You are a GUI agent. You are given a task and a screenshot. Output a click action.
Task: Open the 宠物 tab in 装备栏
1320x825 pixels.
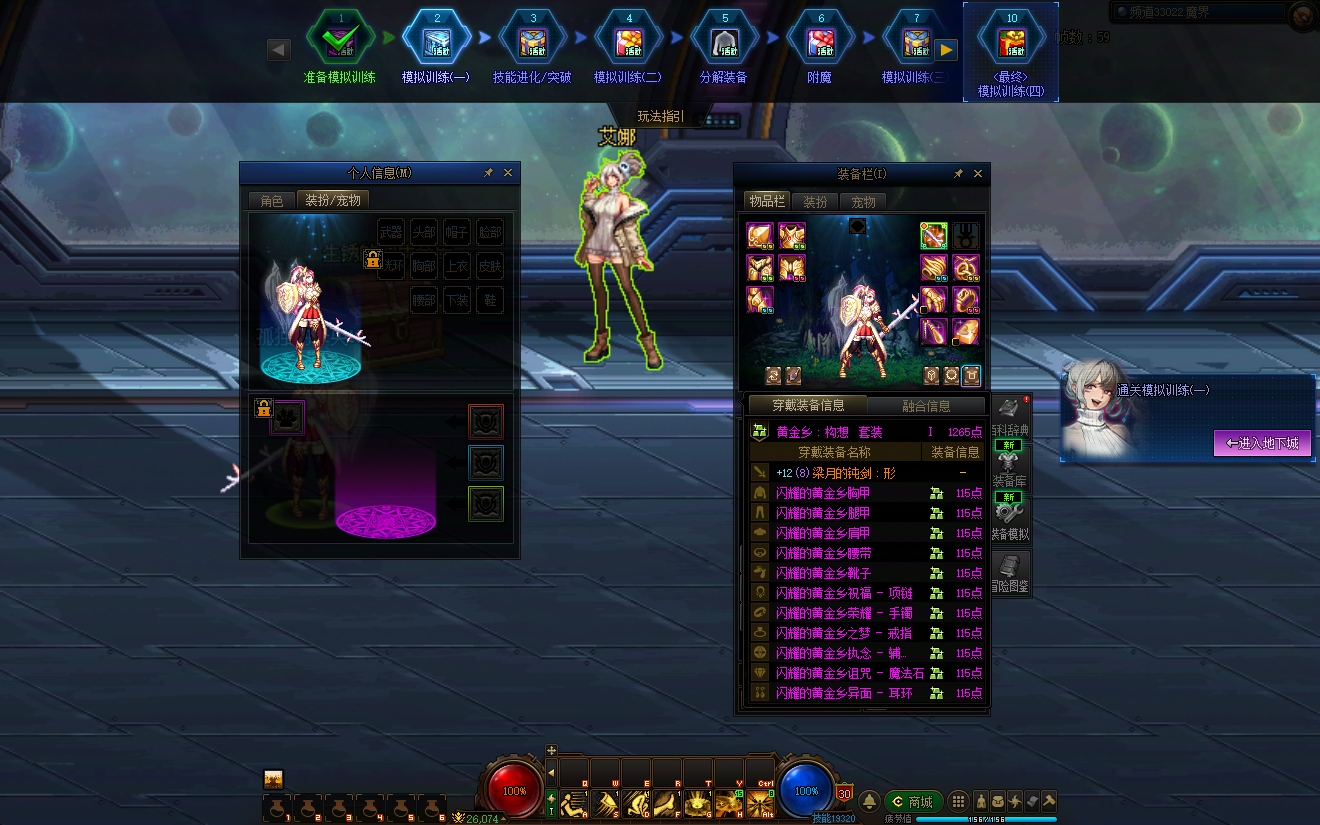click(x=863, y=202)
